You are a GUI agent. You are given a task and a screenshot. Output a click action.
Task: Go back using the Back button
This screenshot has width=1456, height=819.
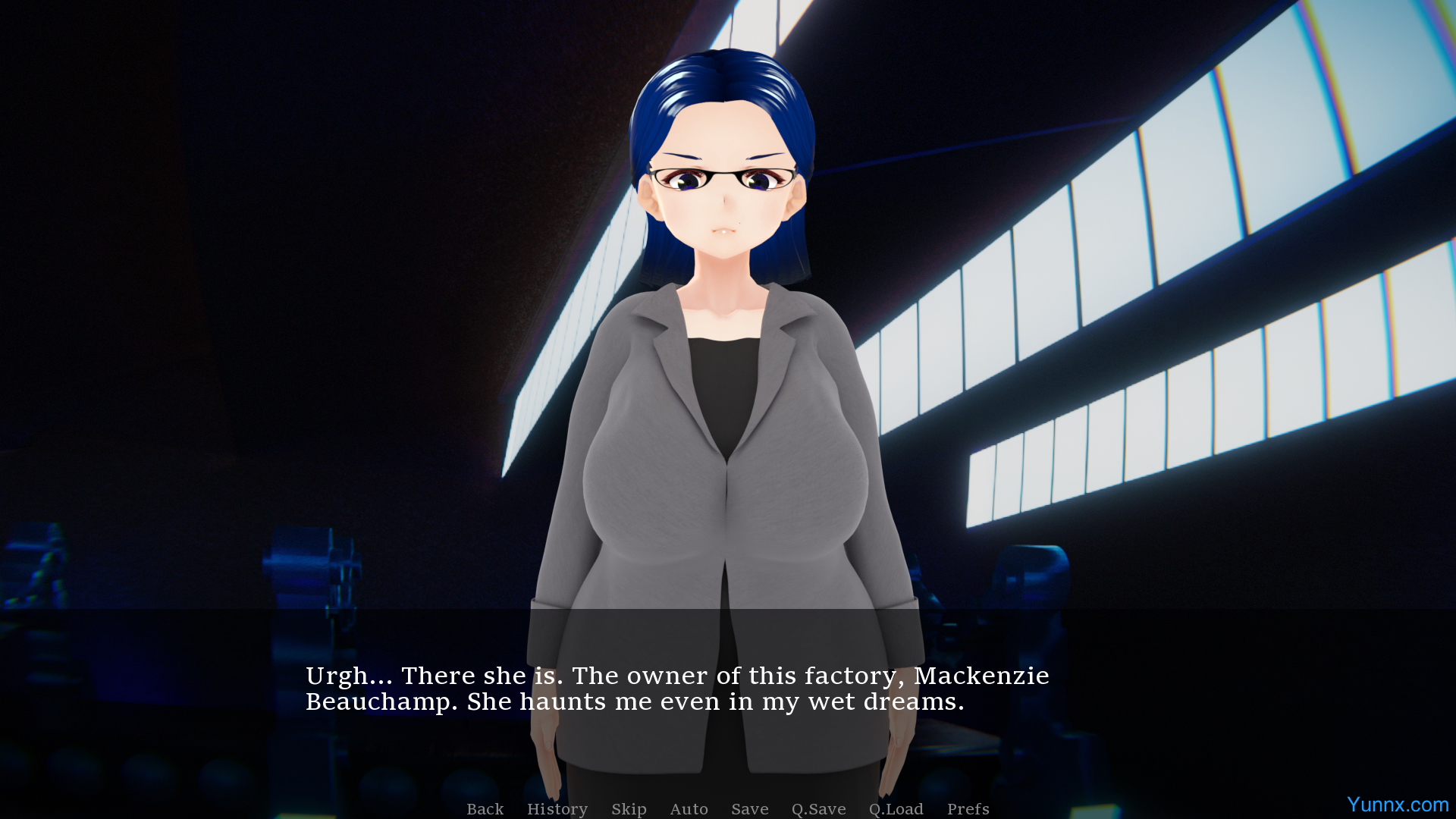coord(485,809)
